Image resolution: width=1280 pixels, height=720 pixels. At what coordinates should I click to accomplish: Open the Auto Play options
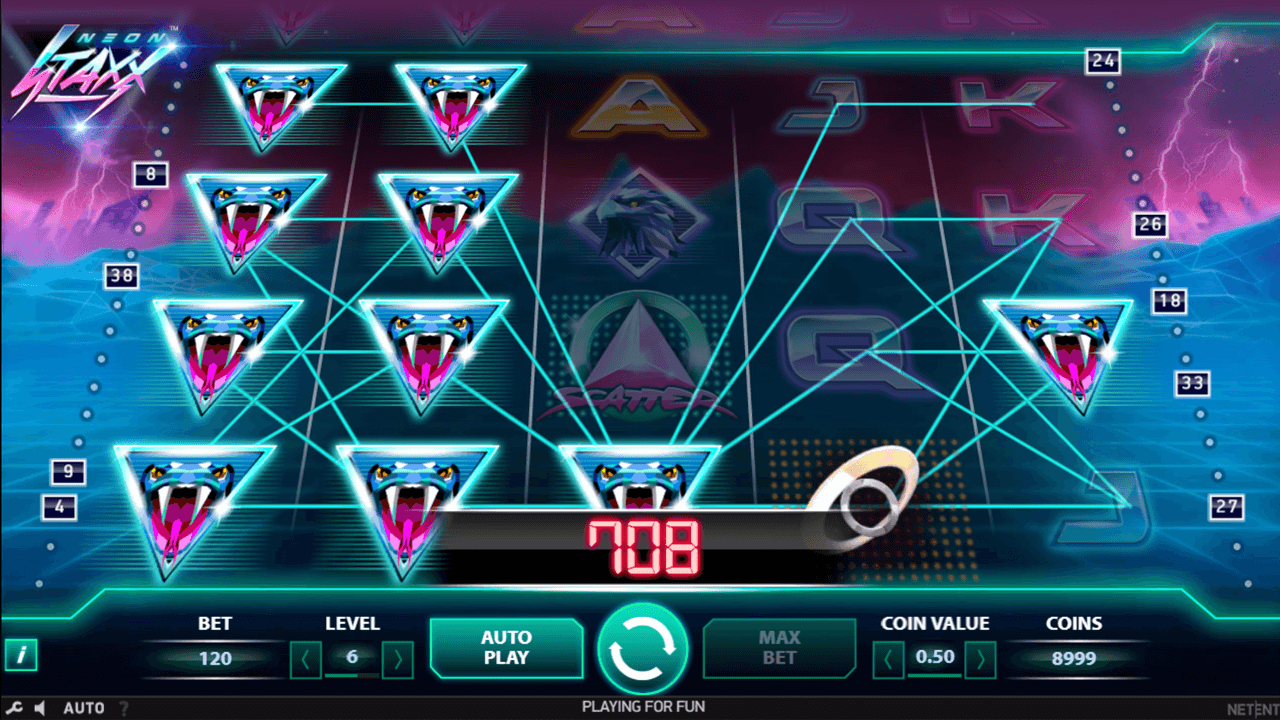pos(506,648)
